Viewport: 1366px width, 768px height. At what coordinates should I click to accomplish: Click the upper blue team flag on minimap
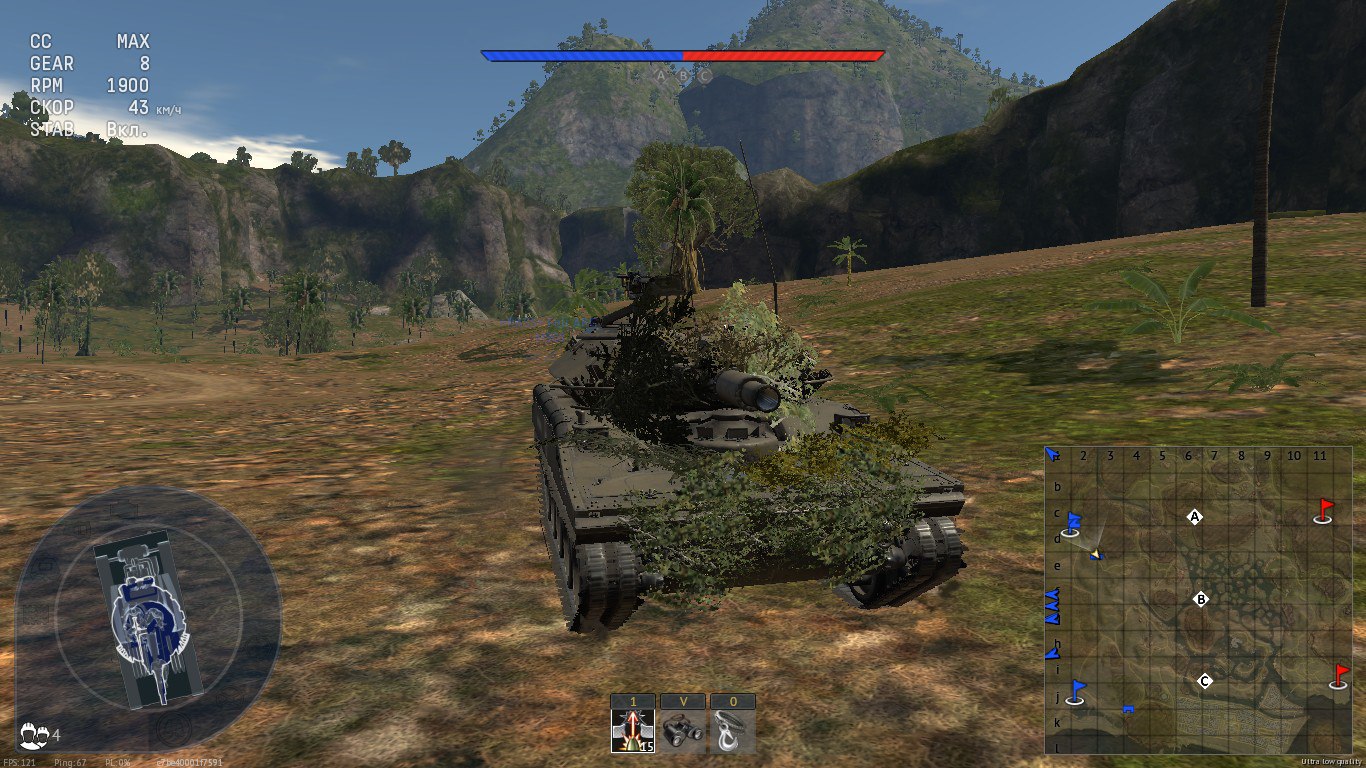[x=1072, y=523]
